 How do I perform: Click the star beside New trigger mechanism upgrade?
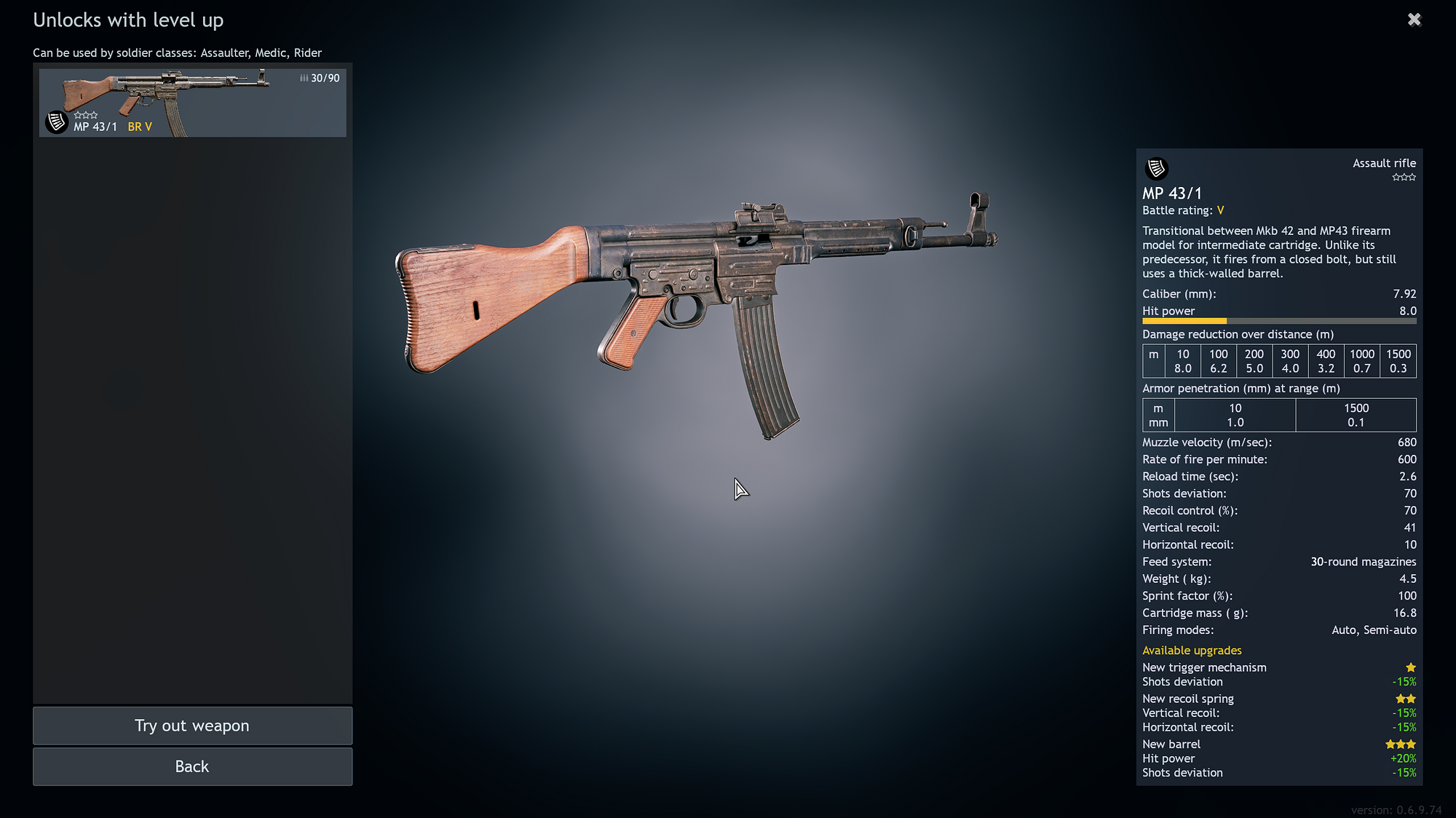tap(1411, 667)
